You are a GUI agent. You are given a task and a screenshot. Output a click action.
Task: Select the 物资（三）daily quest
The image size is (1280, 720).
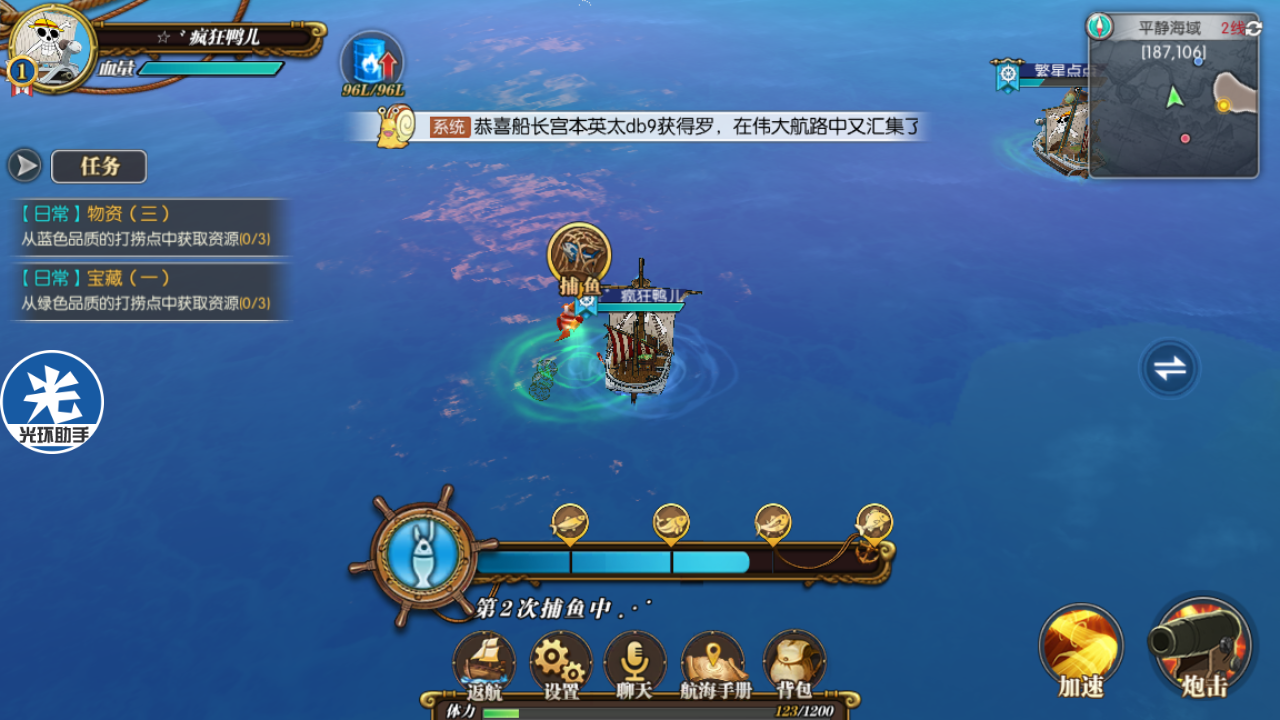pyautogui.click(x=146, y=226)
